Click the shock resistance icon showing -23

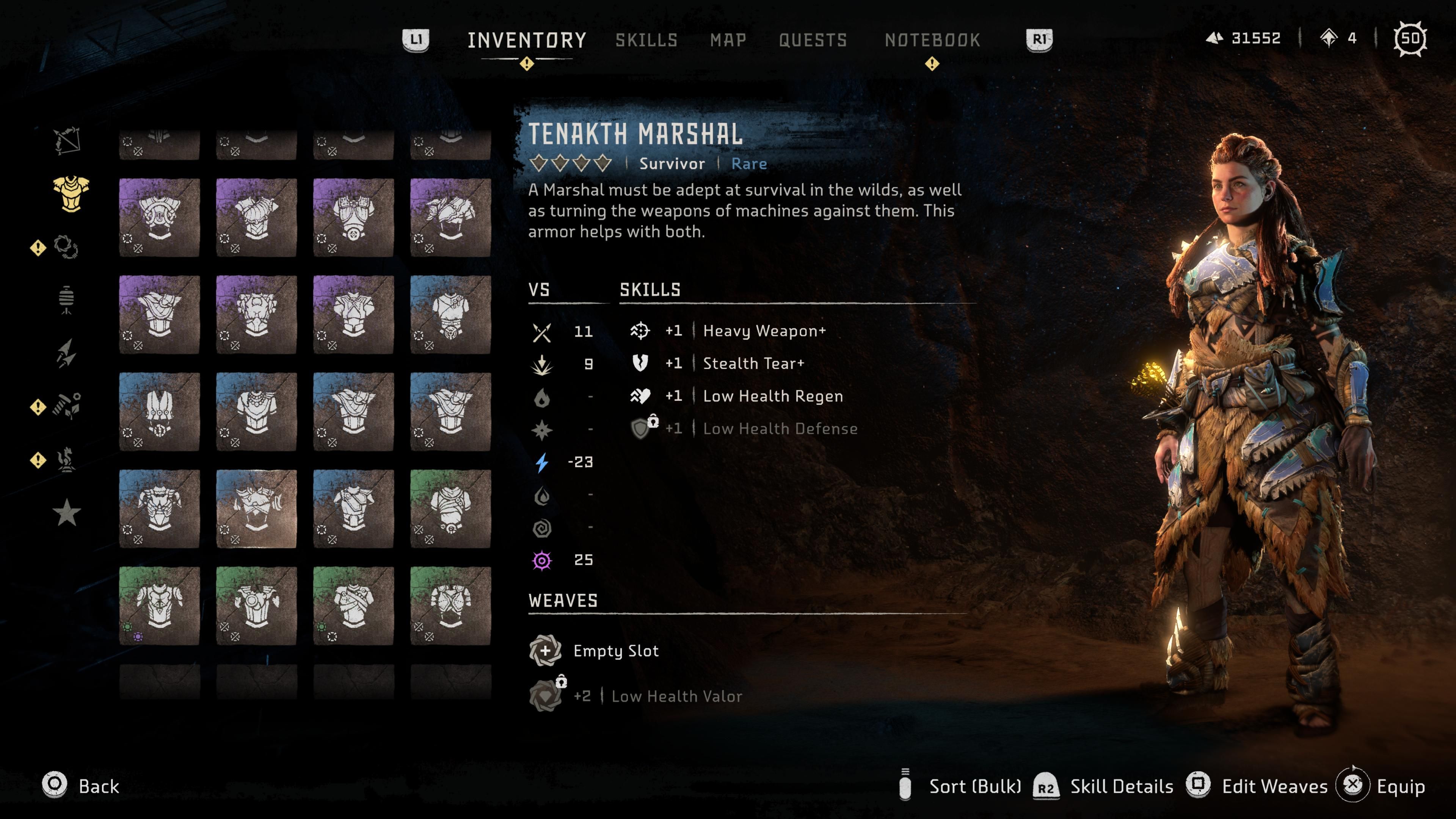pos(543,462)
